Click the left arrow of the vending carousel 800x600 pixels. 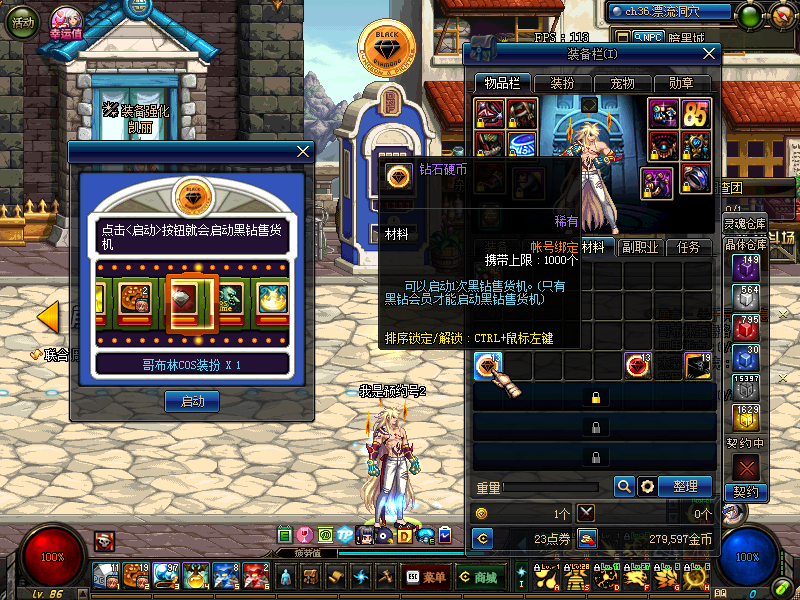point(47,317)
